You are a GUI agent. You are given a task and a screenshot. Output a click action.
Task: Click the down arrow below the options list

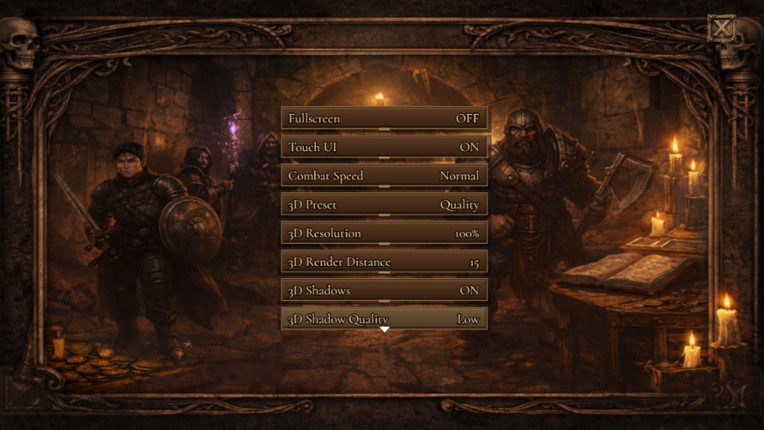tap(384, 330)
